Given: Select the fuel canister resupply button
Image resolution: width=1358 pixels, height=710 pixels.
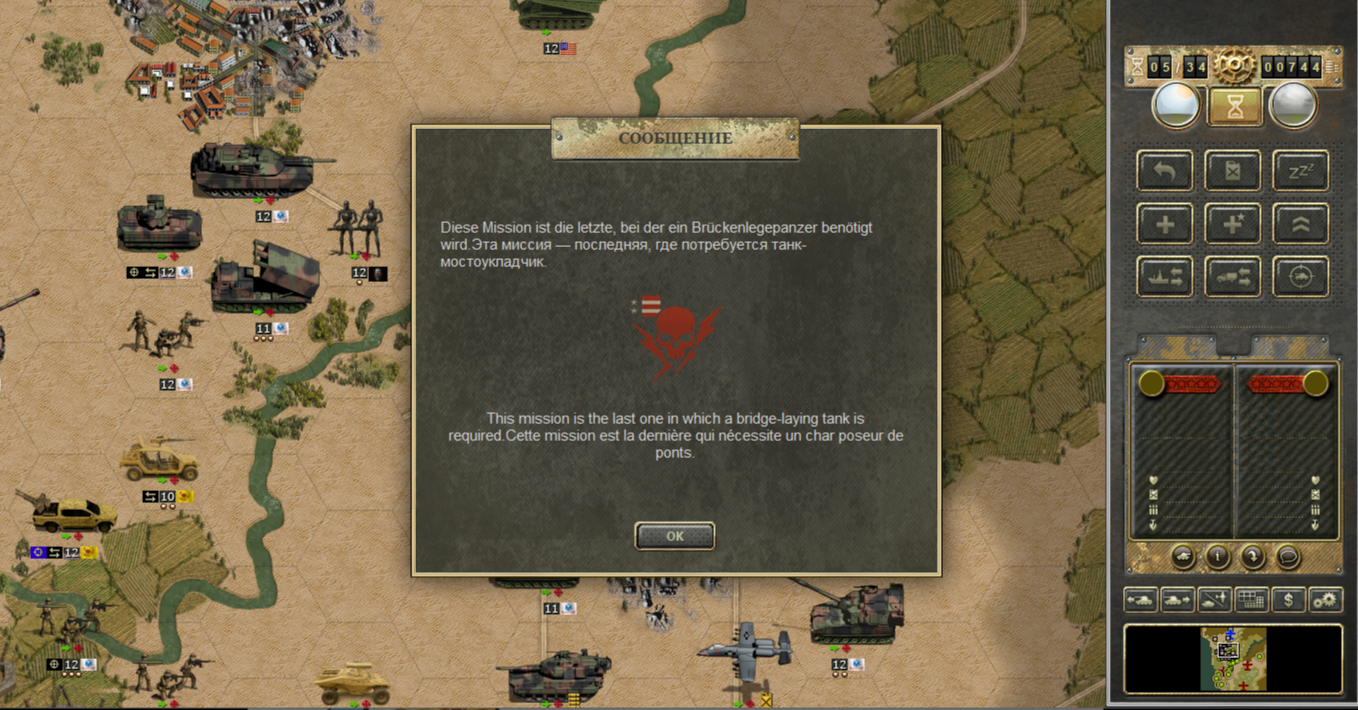Looking at the screenshot, I should (x=1233, y=171).
